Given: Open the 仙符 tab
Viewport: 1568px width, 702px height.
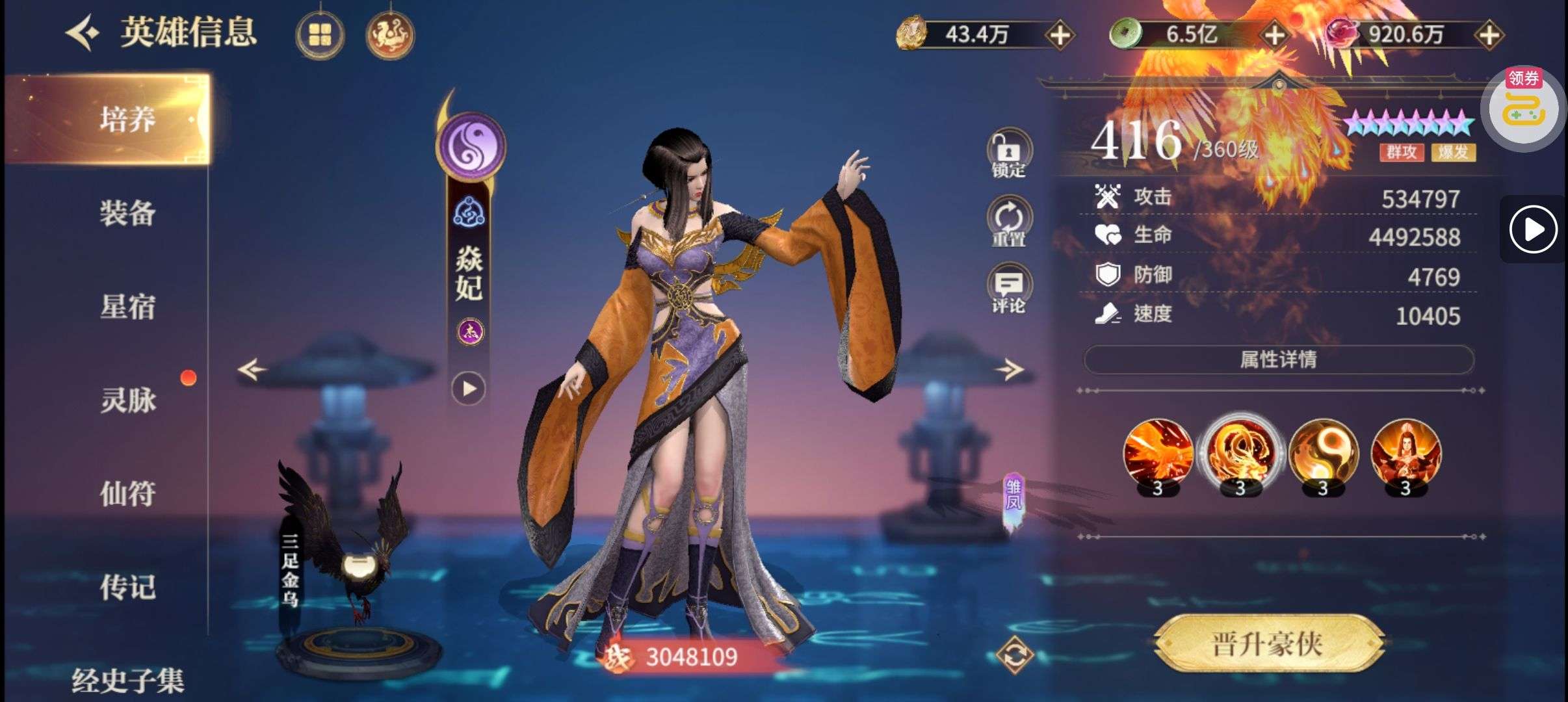Looking at the screenshot, I should click(127, 493).
